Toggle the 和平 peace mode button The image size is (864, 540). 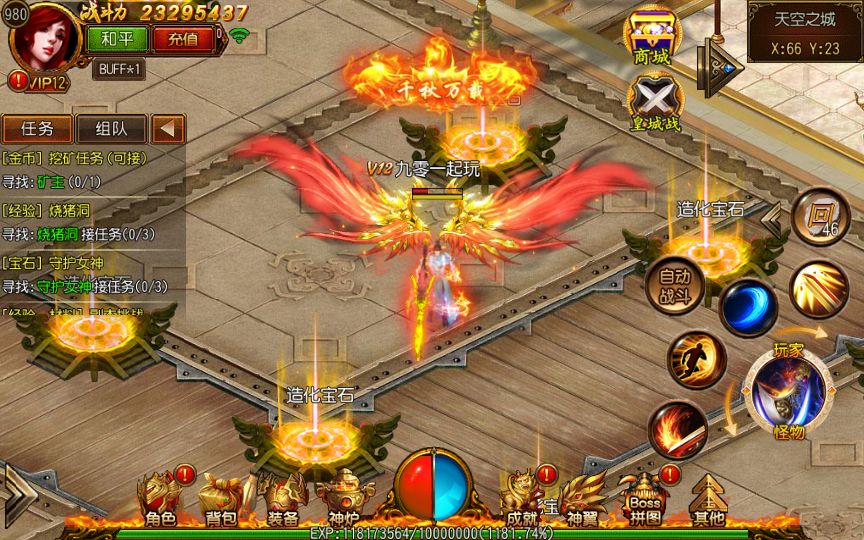tap(118, 39)
